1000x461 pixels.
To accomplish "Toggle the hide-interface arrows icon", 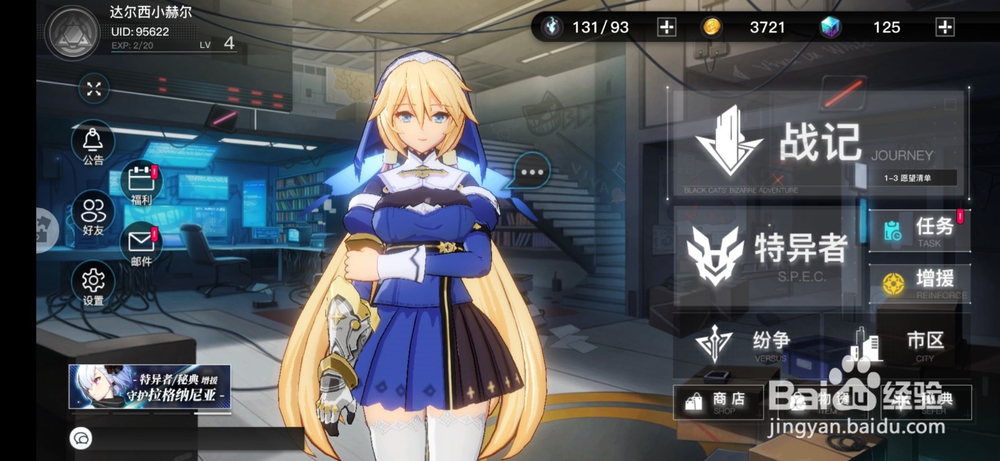I will coord(94,89).
